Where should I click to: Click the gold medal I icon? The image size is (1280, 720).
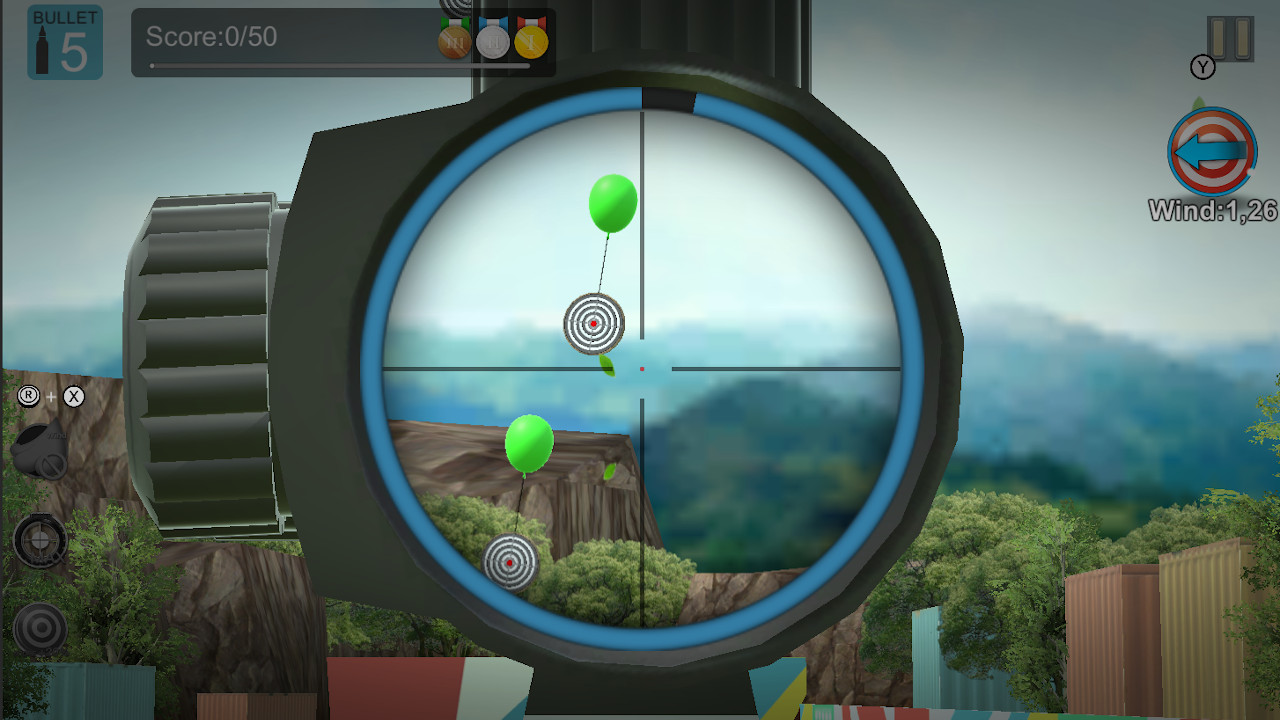[529, 42]
